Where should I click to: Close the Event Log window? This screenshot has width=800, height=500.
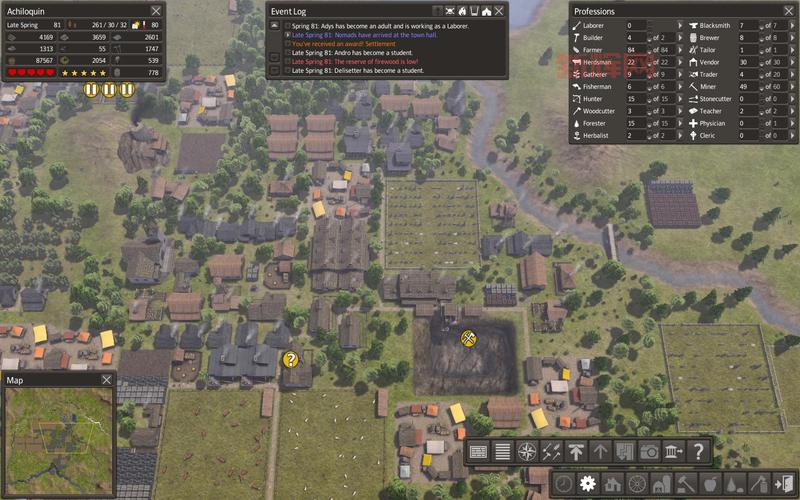(x=500, y=11)
